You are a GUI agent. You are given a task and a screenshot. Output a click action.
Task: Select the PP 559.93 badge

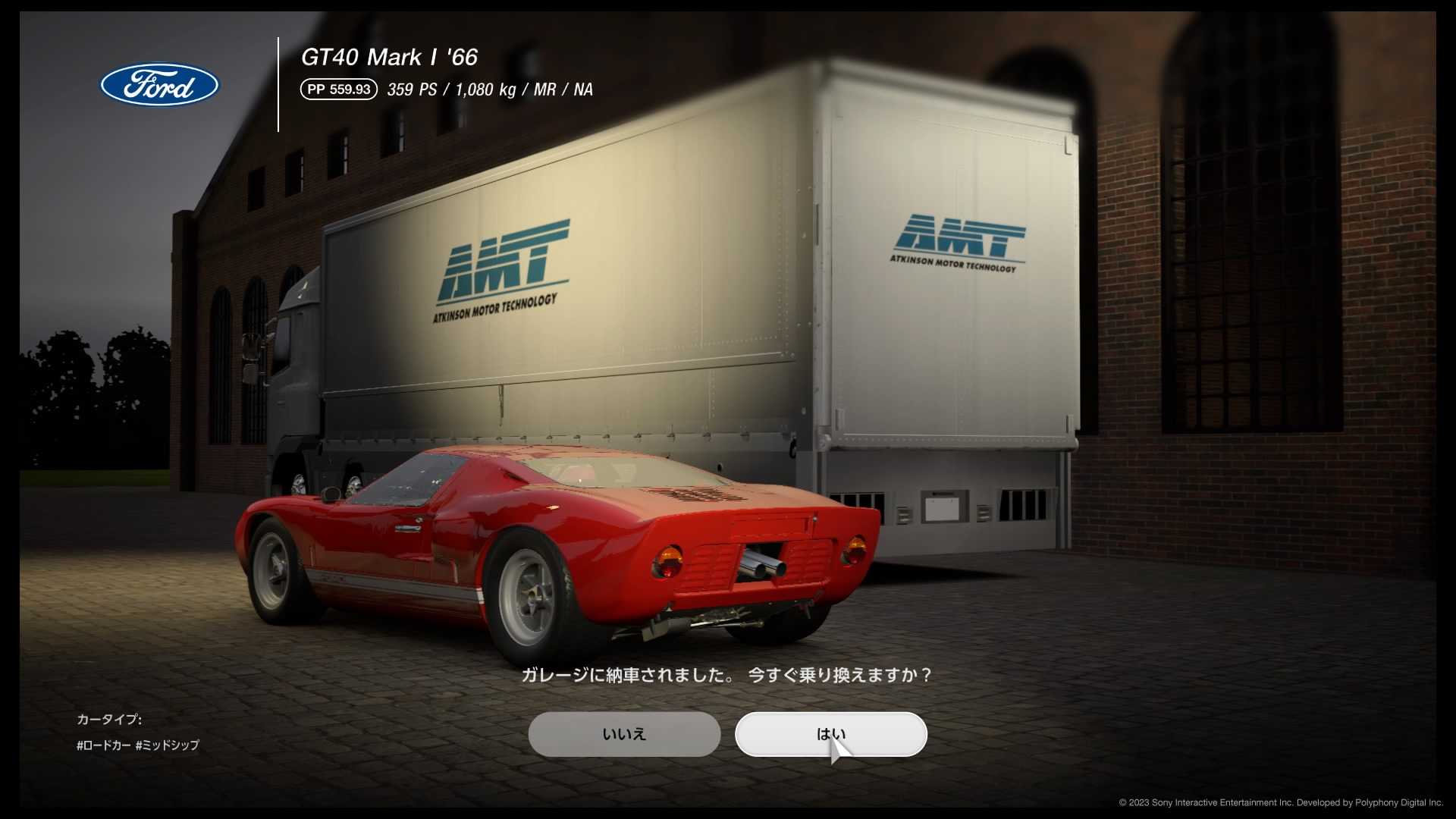point(339,89)
